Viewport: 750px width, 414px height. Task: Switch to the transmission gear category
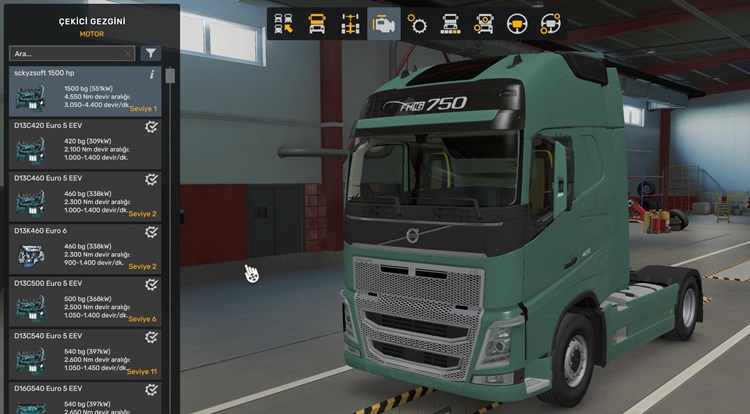[x=417, y=23]
